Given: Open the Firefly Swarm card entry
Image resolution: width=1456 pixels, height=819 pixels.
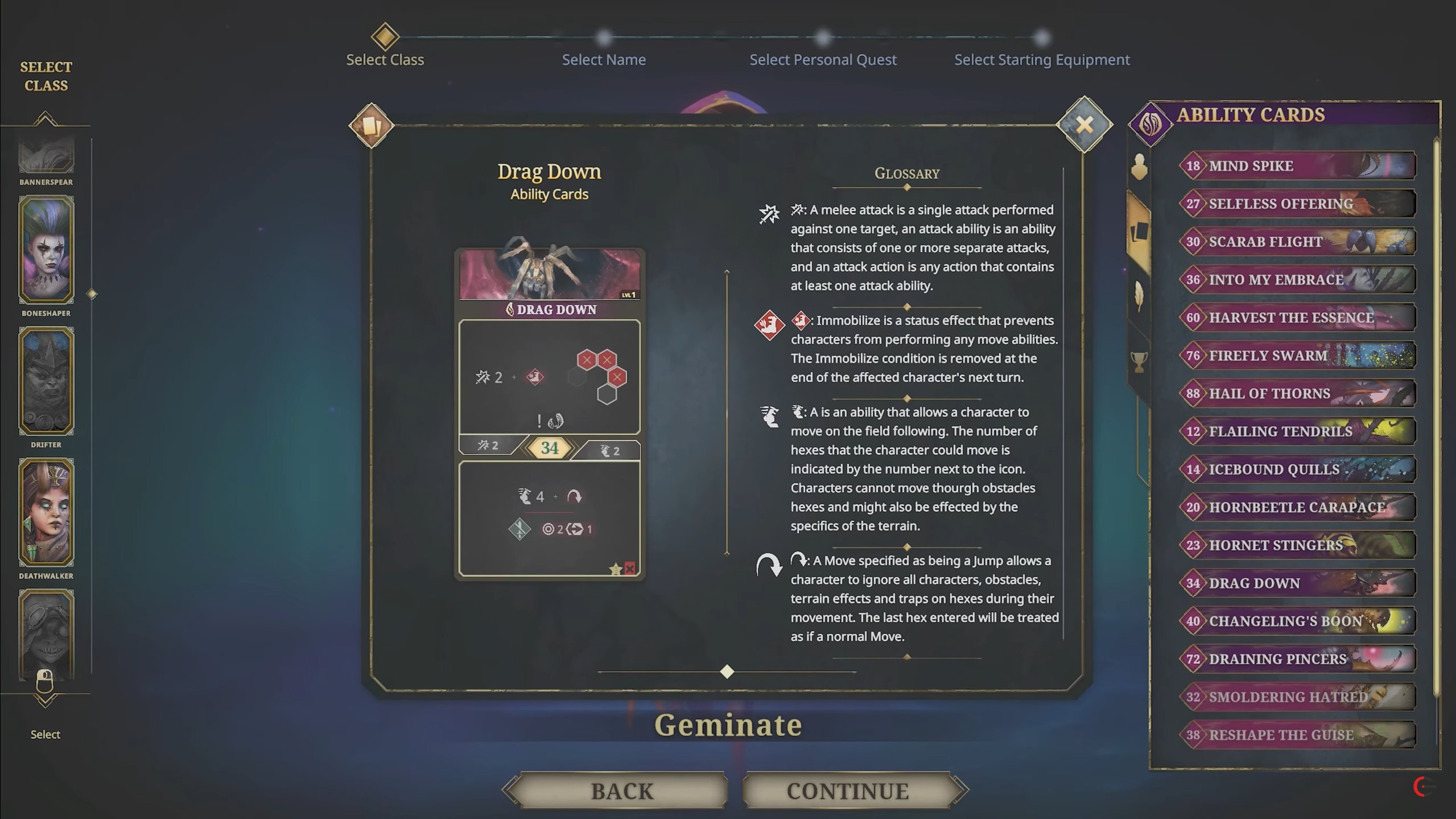Looking at the screenshot, I should (x=1297, y=356).
